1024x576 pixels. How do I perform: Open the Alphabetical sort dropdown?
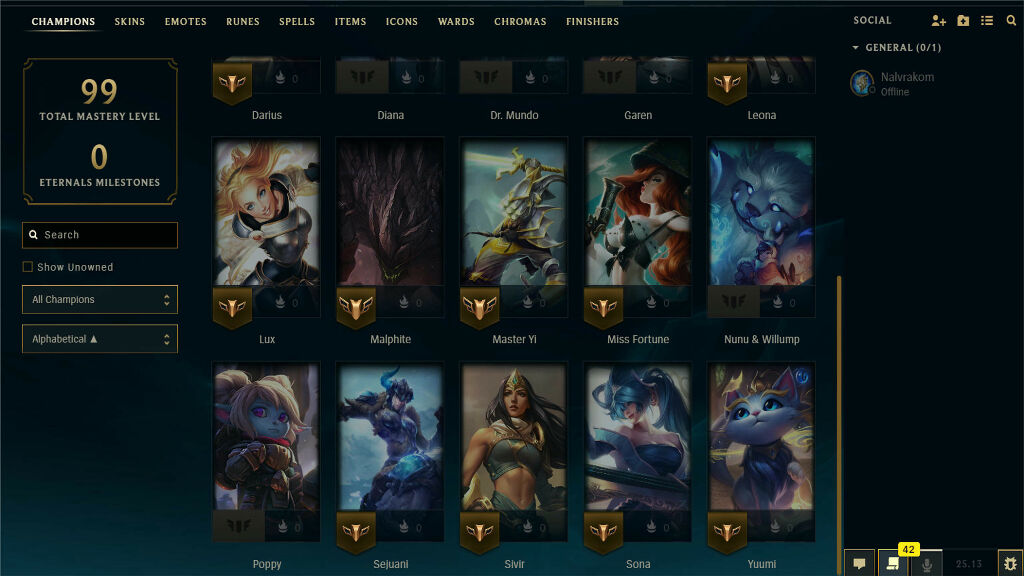tap(100, 339)
